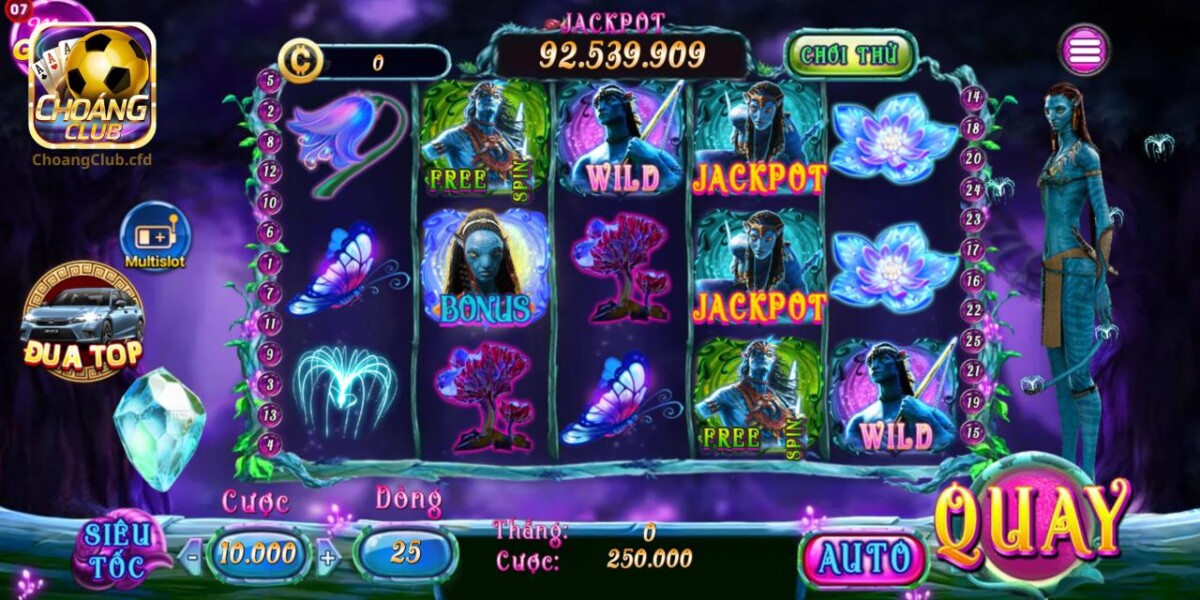Start trial mode with Chơi Thử
Screen dimensions: 1200x600
click(851, 54)
